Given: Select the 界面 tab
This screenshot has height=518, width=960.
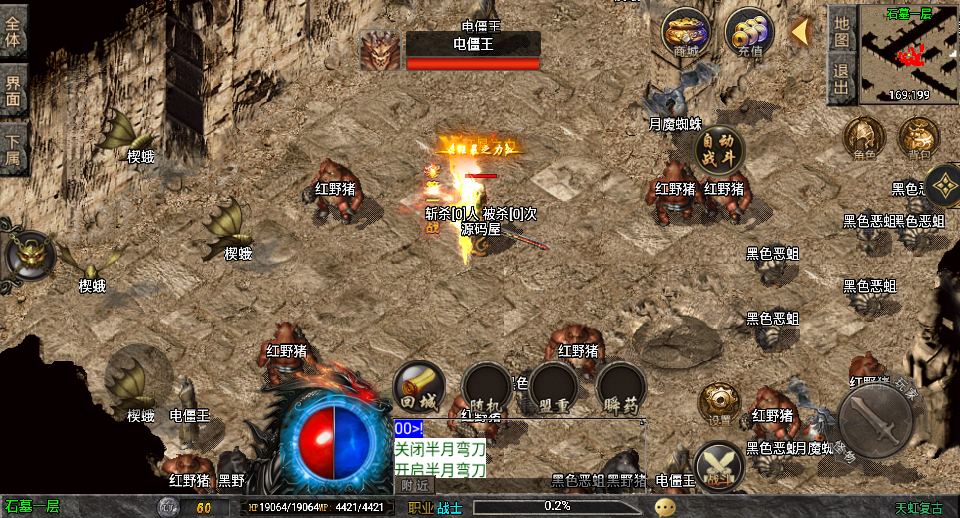Looking at the screenshot, I should 14,90.
